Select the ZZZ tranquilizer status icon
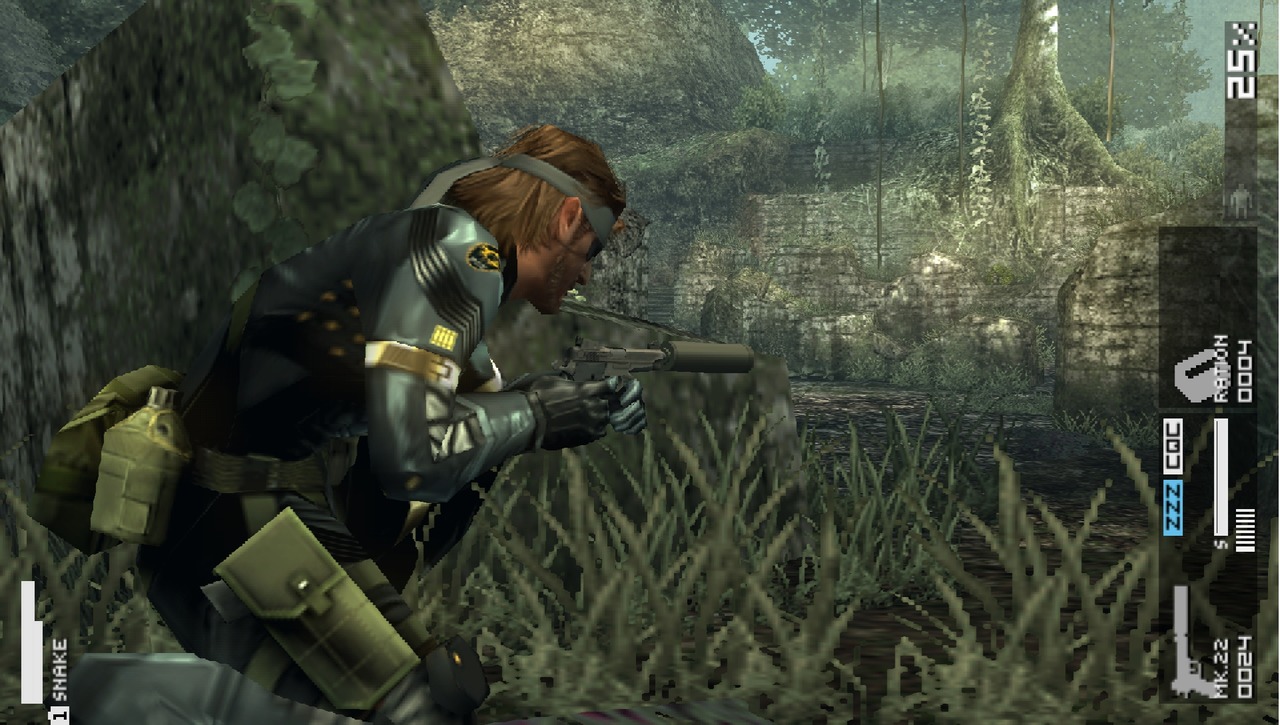Image resolution: width=1280 pixels, height=725 pixels. tap(1171, 507)
